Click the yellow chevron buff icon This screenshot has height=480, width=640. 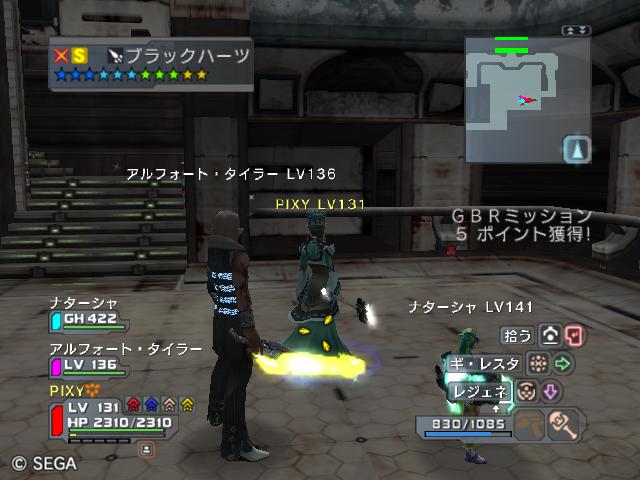[187, 405]
